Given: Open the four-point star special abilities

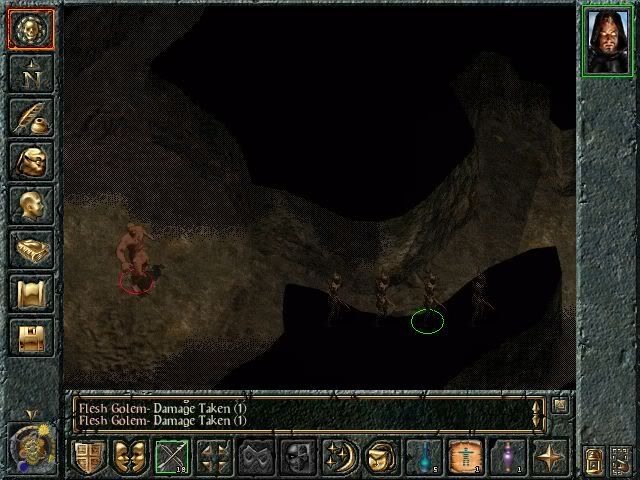Looking at the screenshot, I should point(550,457).
